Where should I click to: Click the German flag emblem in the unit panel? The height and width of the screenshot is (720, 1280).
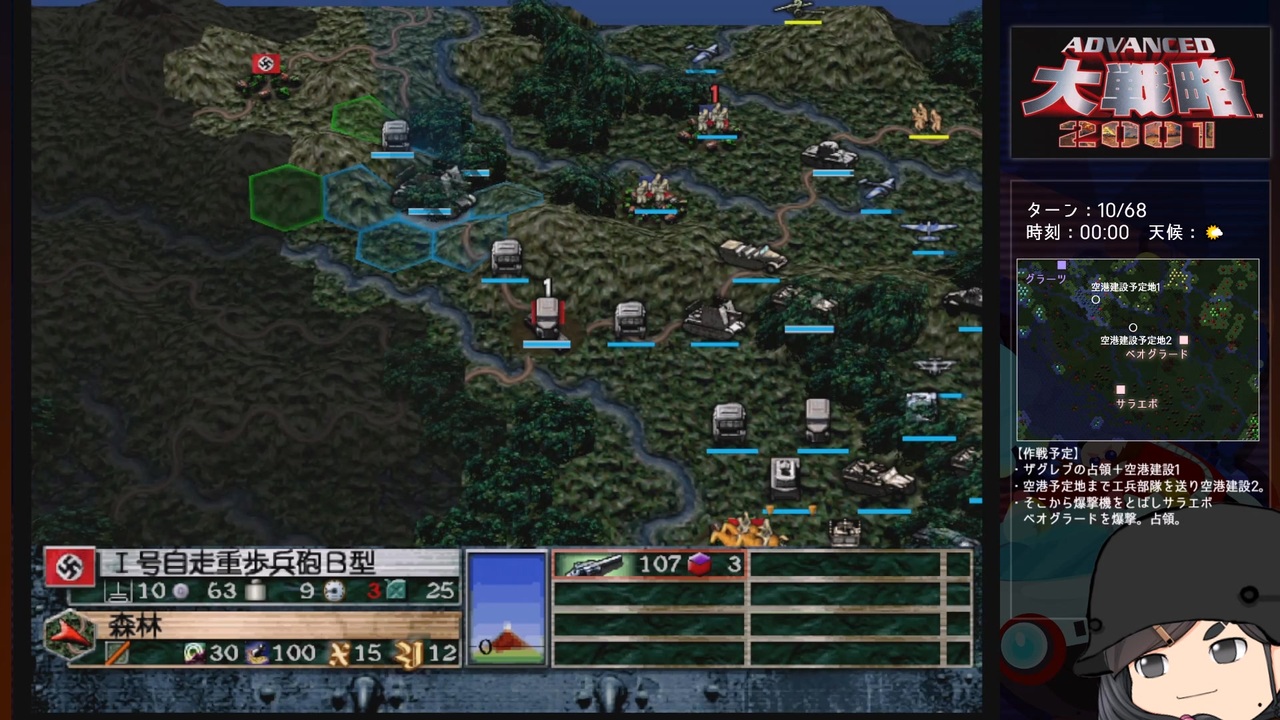[x=69, y=568]
